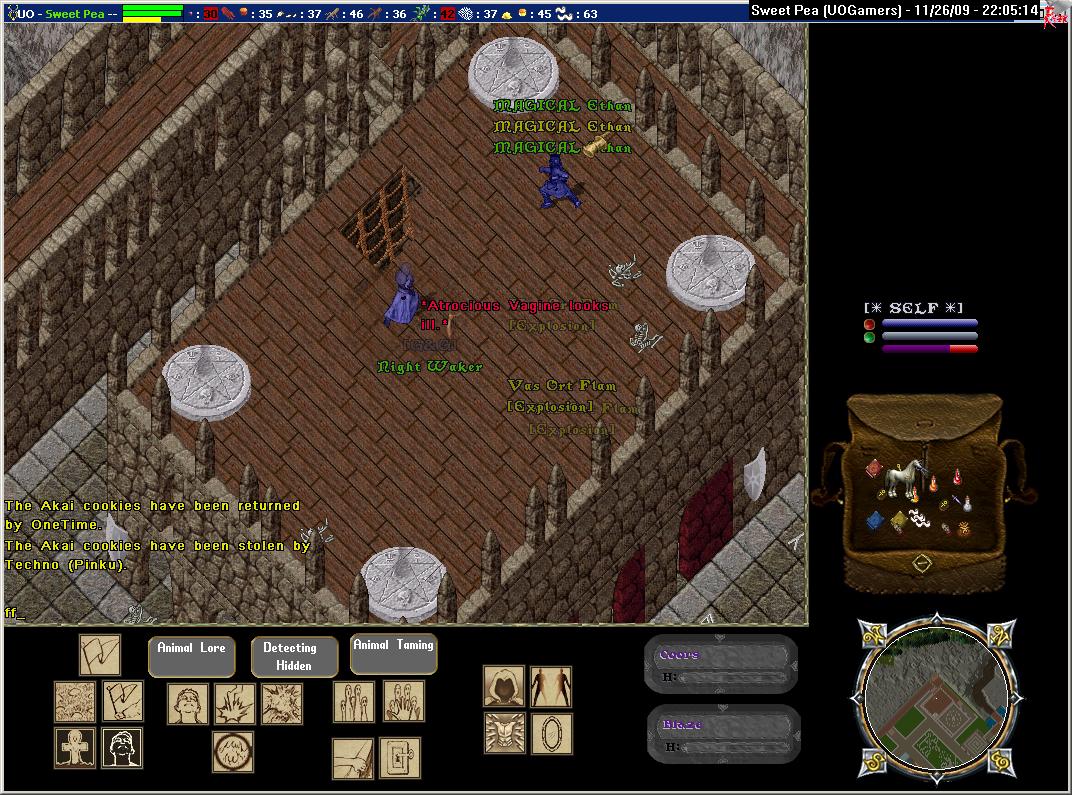Cast the door with keyhole spell icon

point(400,759)
